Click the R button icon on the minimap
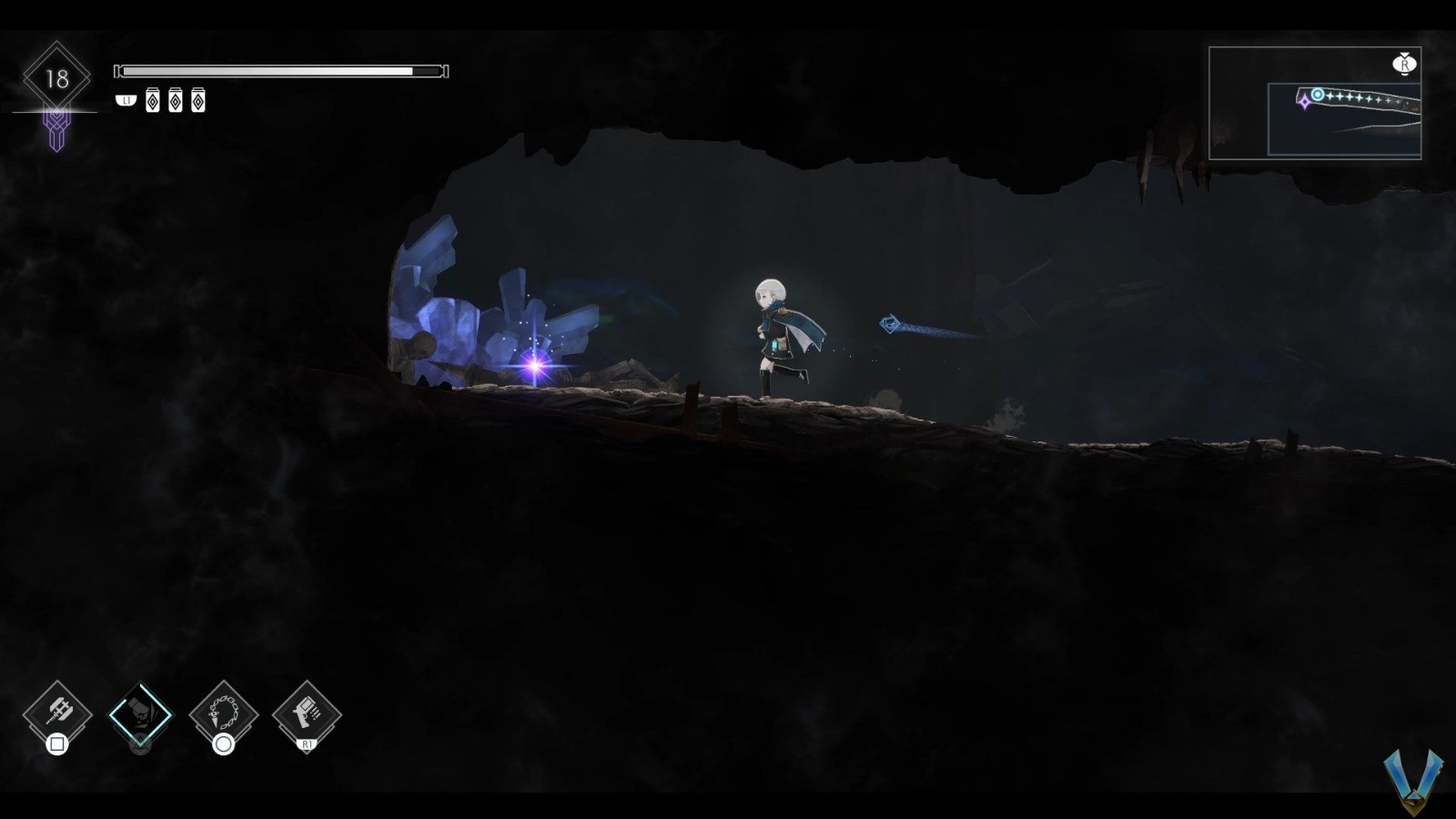Viewport: 1456px width, 819px height. pyautogui.click(x=1405, y=66)
